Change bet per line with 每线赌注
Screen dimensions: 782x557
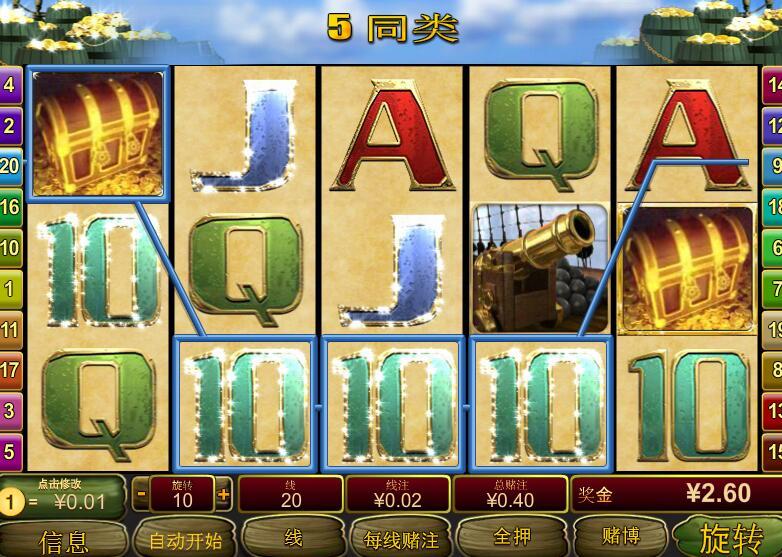point(400,540)
